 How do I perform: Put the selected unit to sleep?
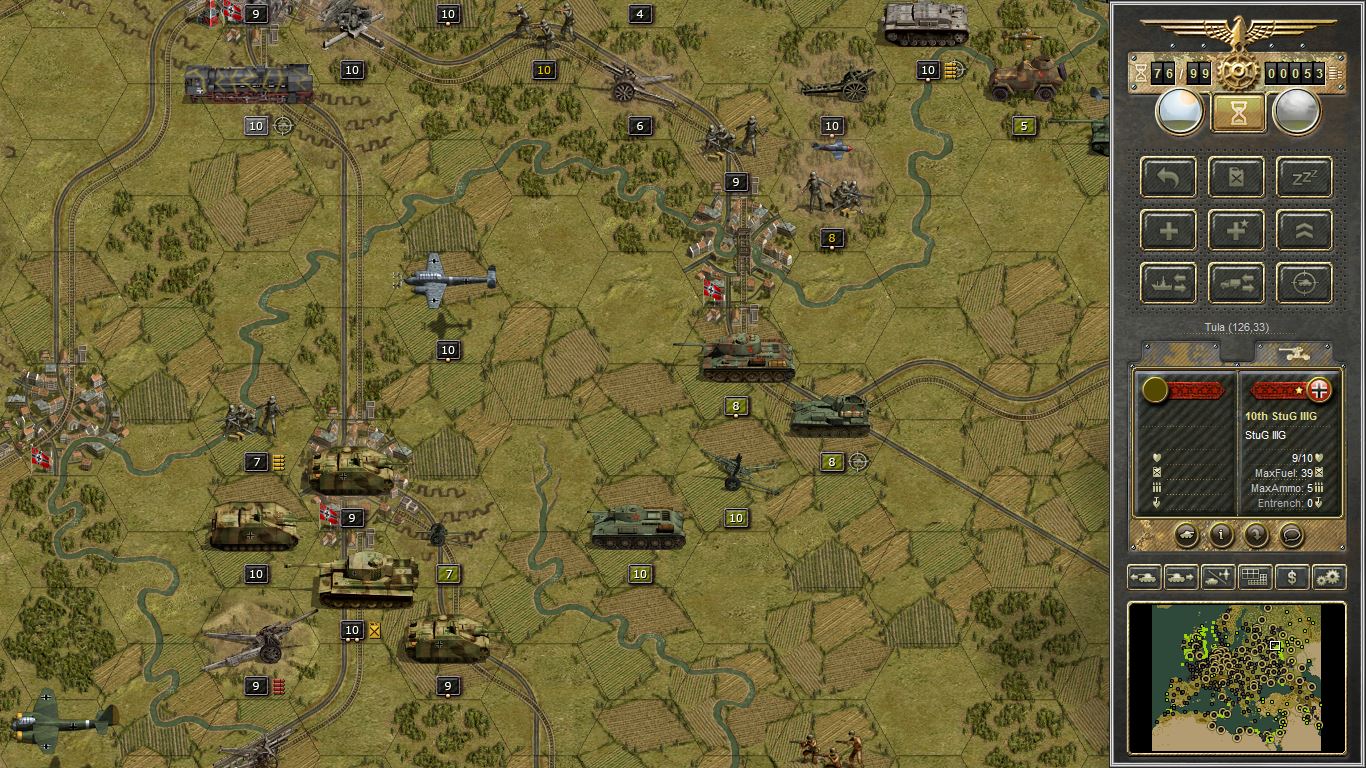point(1302,177)
